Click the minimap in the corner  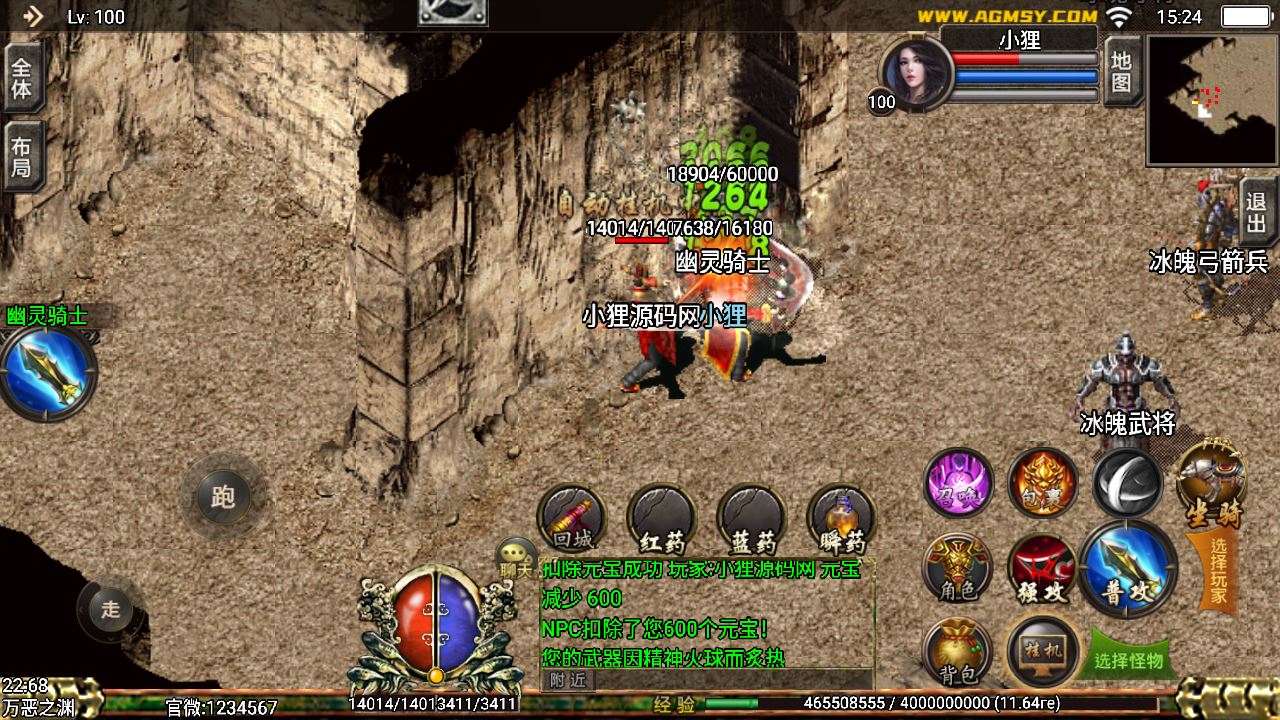tap(1212, 100)
